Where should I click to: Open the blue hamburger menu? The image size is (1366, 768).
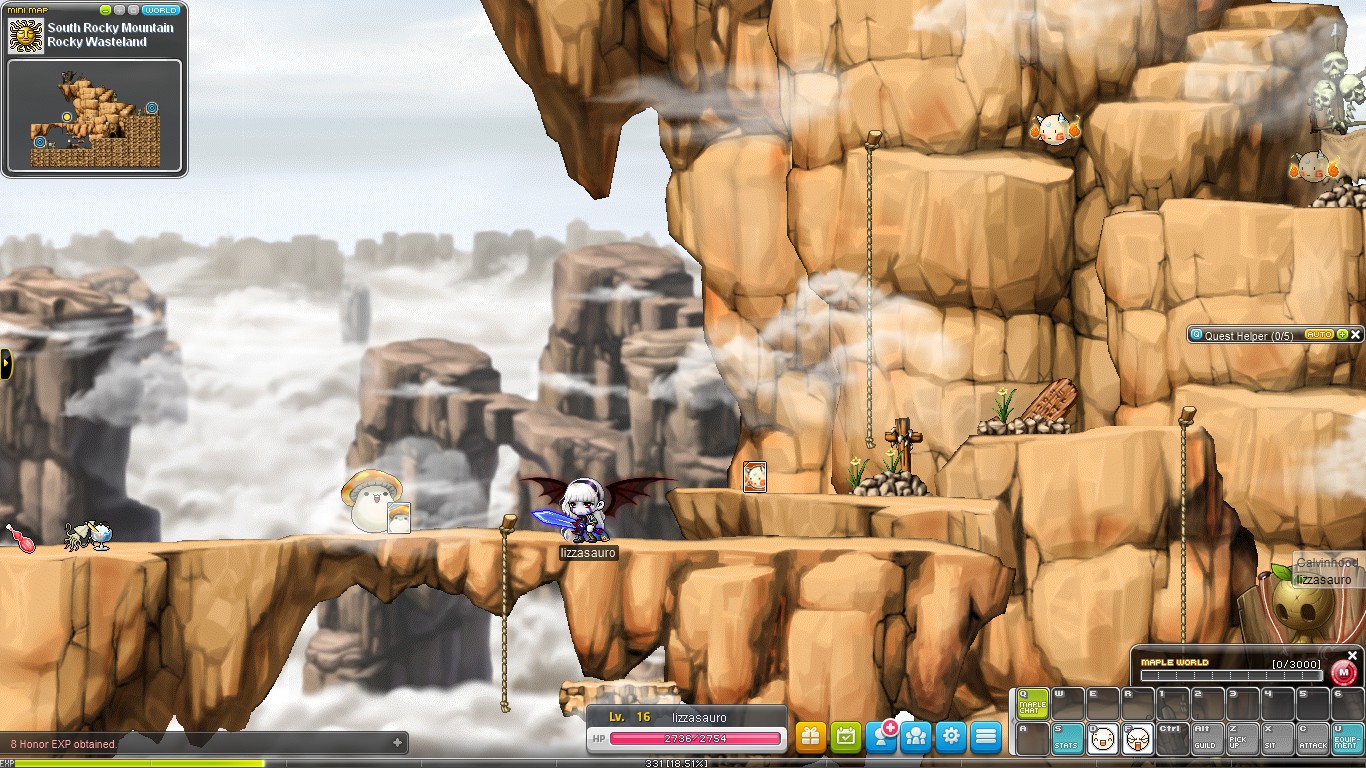click(986, 736)
